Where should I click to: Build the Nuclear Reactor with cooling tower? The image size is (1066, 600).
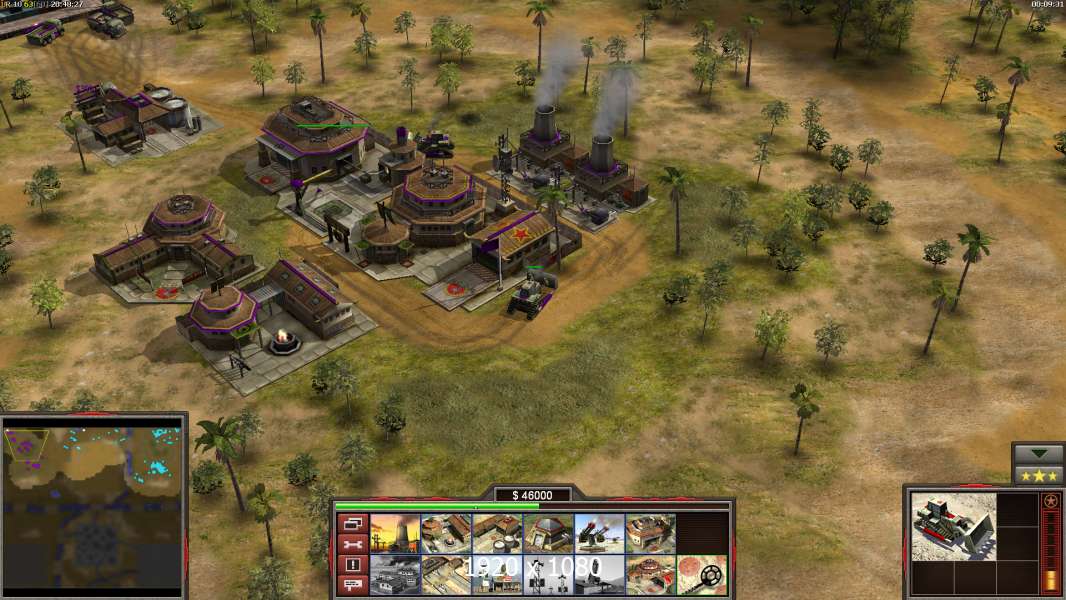pos(395,533)
